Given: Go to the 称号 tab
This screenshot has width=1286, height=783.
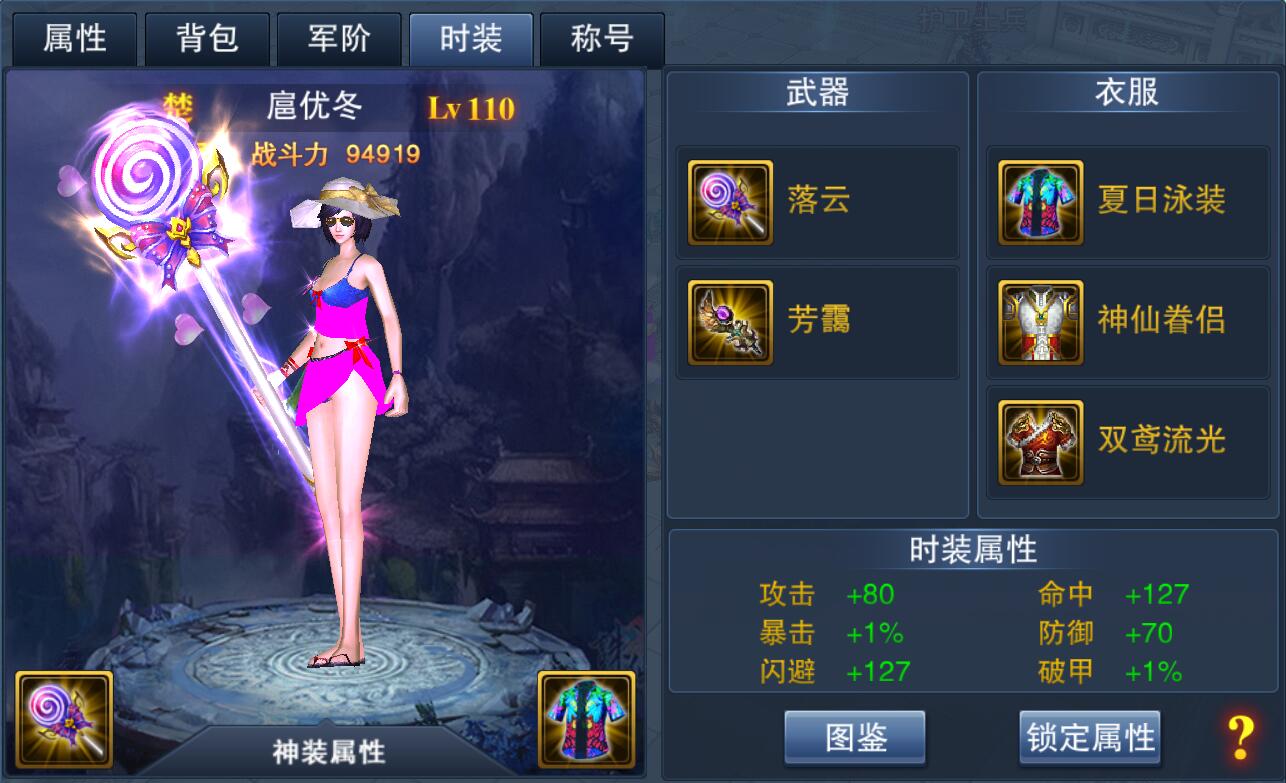Looking at the screenshot, I should click(602, 40).
